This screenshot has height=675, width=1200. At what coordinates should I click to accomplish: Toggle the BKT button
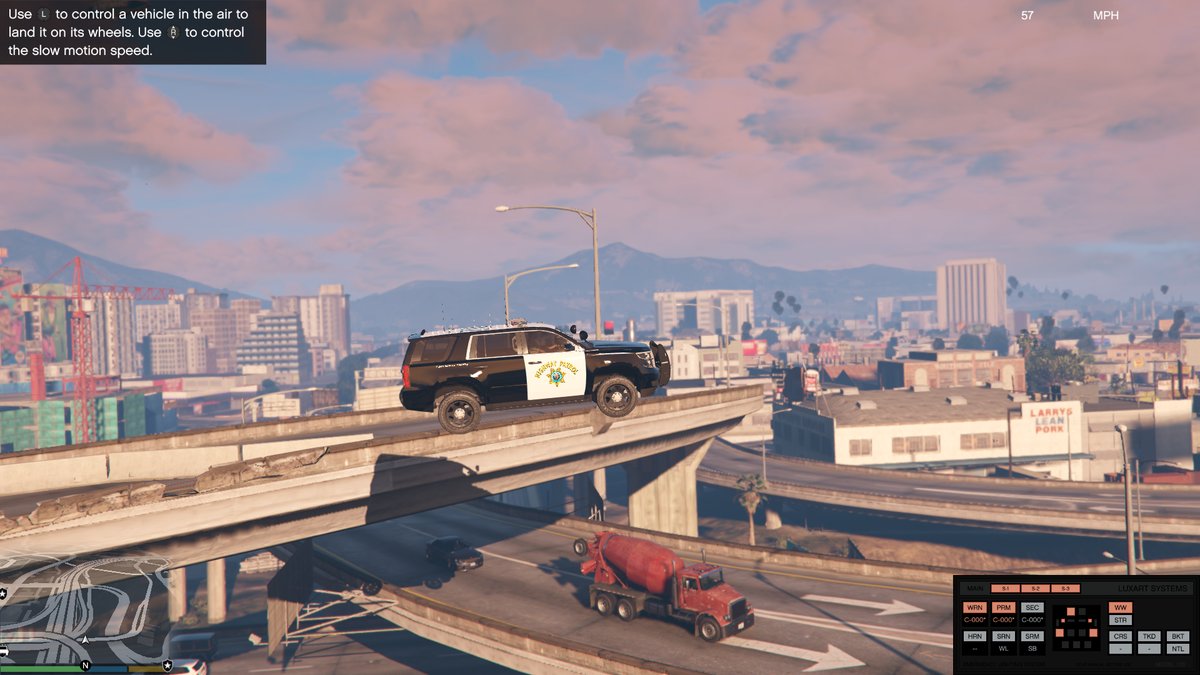[x=1178, y=636]
